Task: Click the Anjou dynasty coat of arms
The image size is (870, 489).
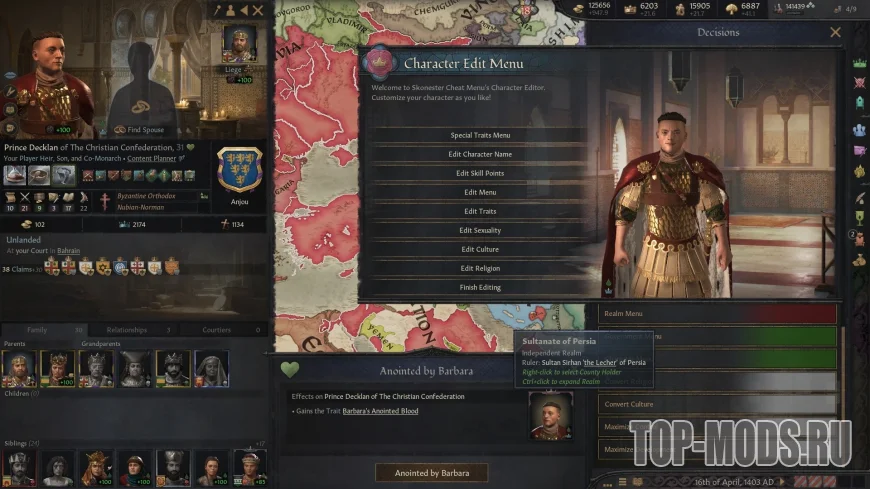Action: coord(240,170)
